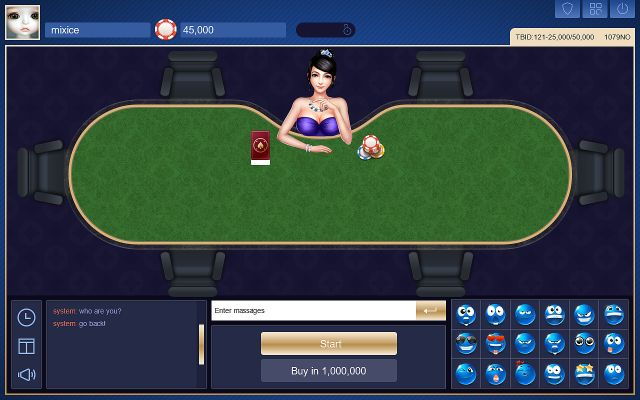Viewport: 640px width, 400px height.
Task: Toggle sound with the speaker icon
Action: (27, 375)
